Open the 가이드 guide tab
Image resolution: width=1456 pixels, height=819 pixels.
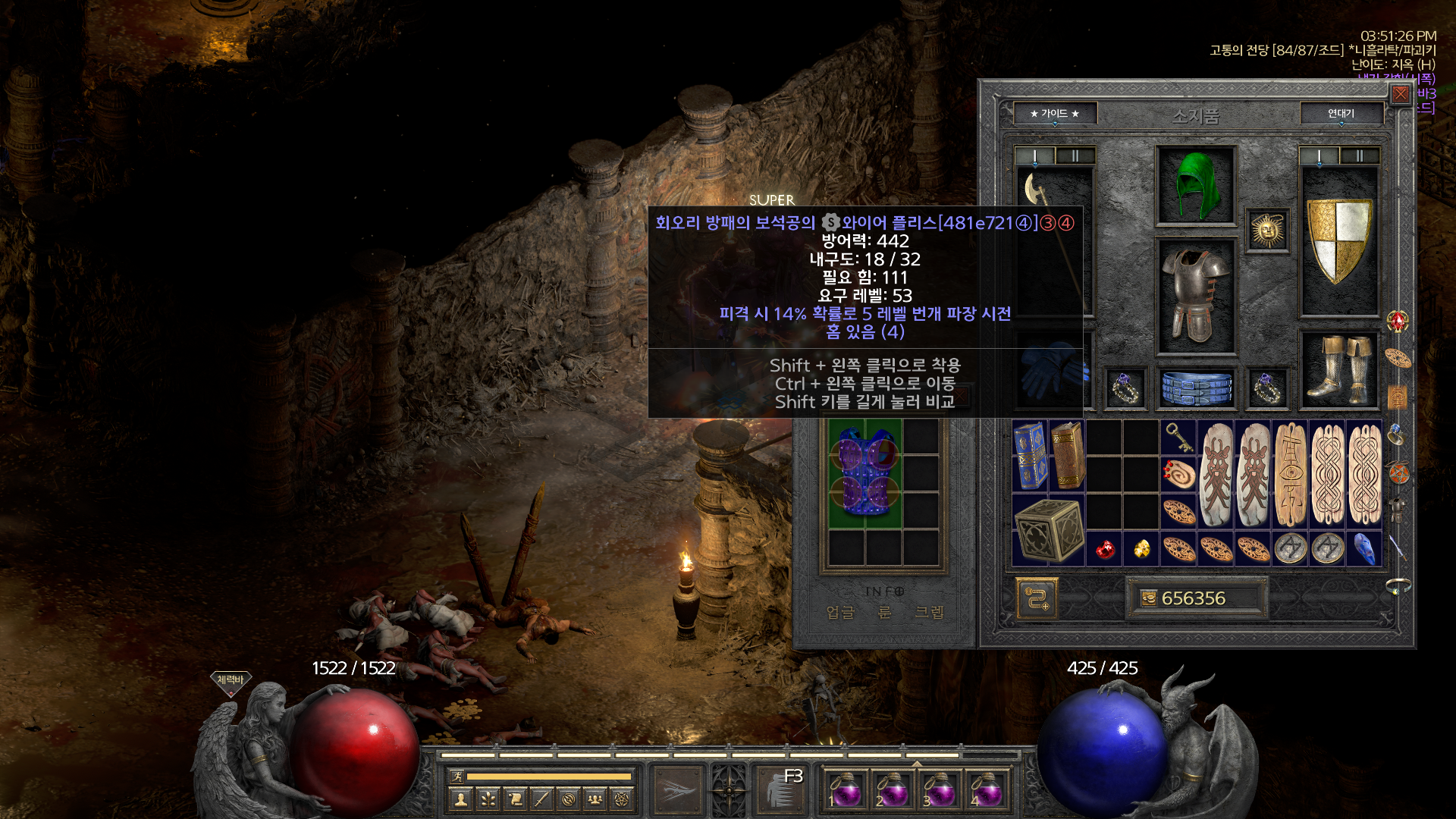(1054, 114)
